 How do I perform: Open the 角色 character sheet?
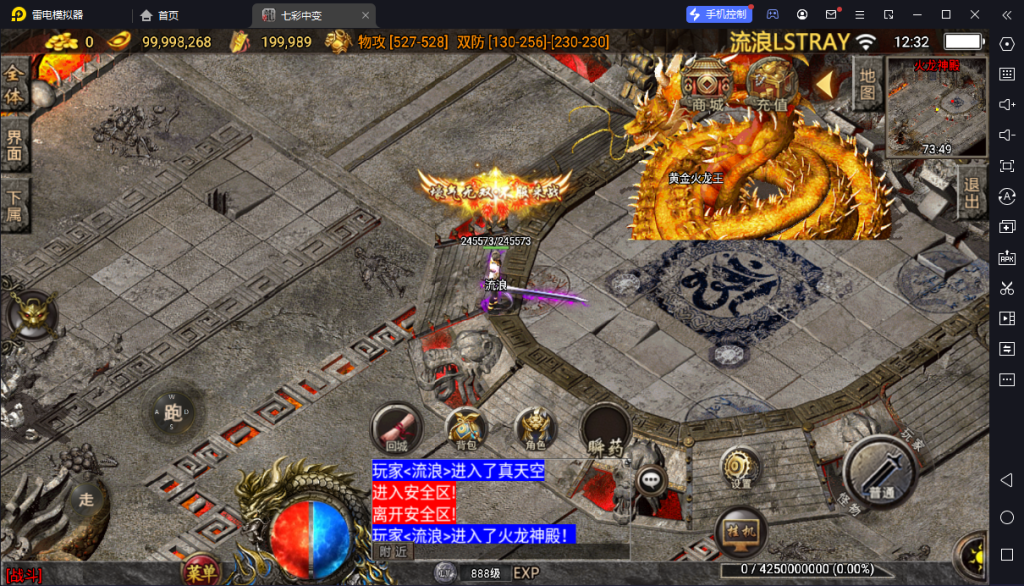(535, 428)
